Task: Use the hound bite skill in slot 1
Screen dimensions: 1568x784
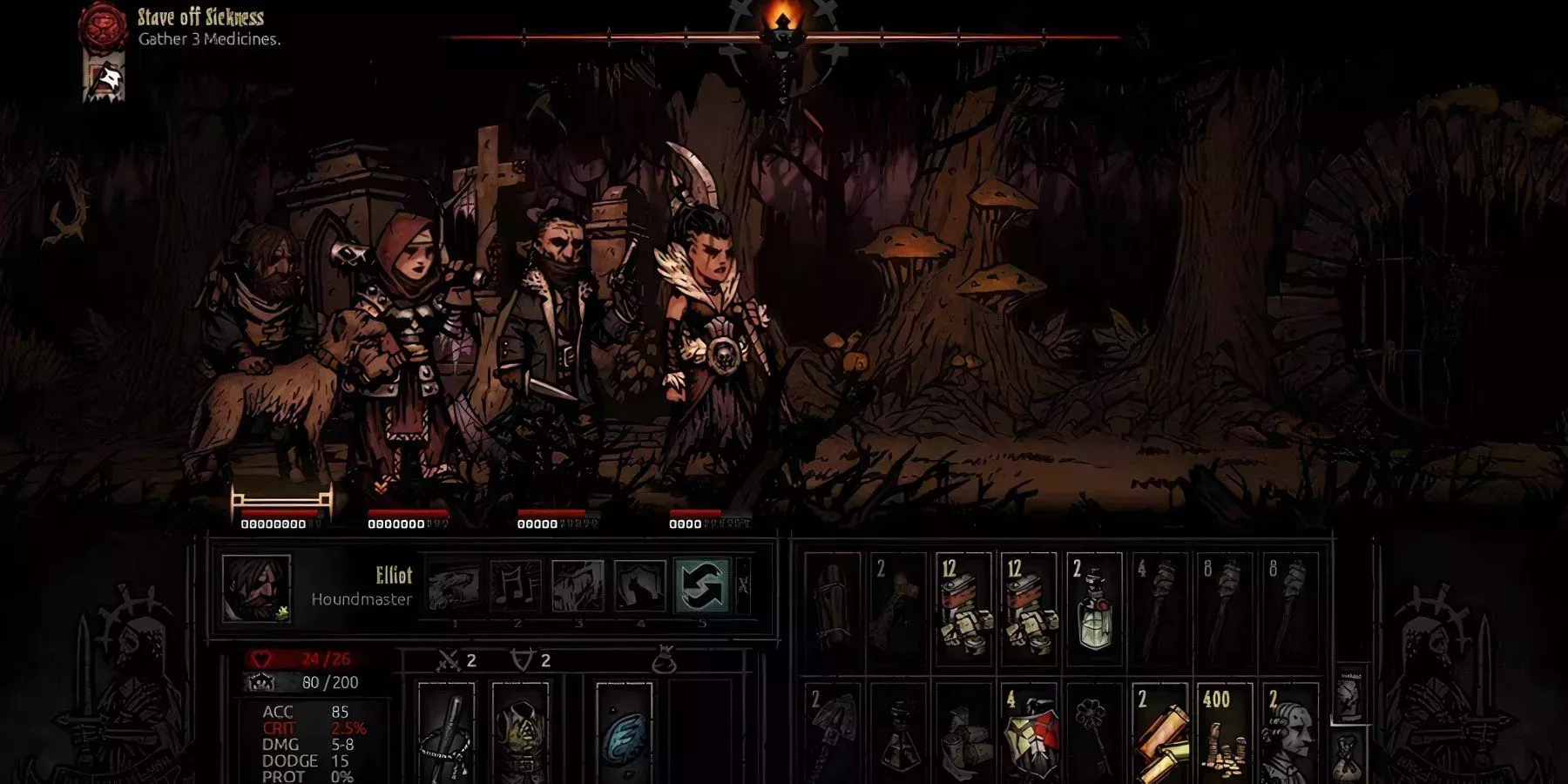Action: point(454,585)
